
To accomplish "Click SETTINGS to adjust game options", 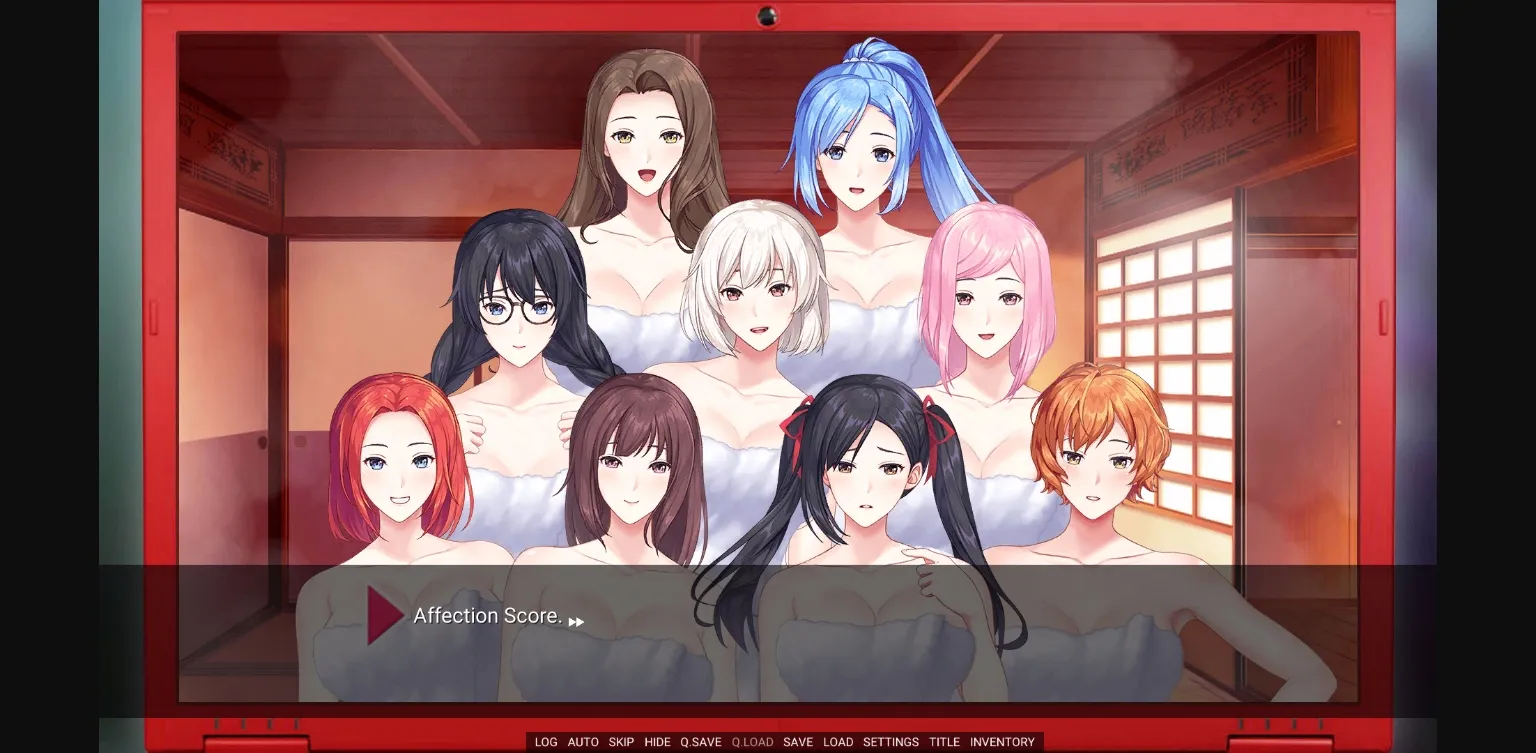I will pyautogui.click(x=890, y=742).
